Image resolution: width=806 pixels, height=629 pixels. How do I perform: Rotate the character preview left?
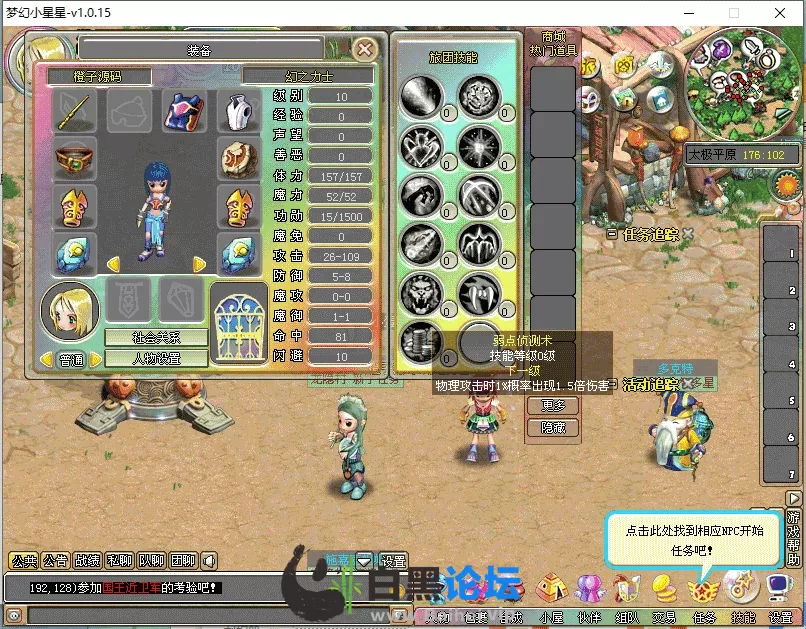click(x=113, y=264)
